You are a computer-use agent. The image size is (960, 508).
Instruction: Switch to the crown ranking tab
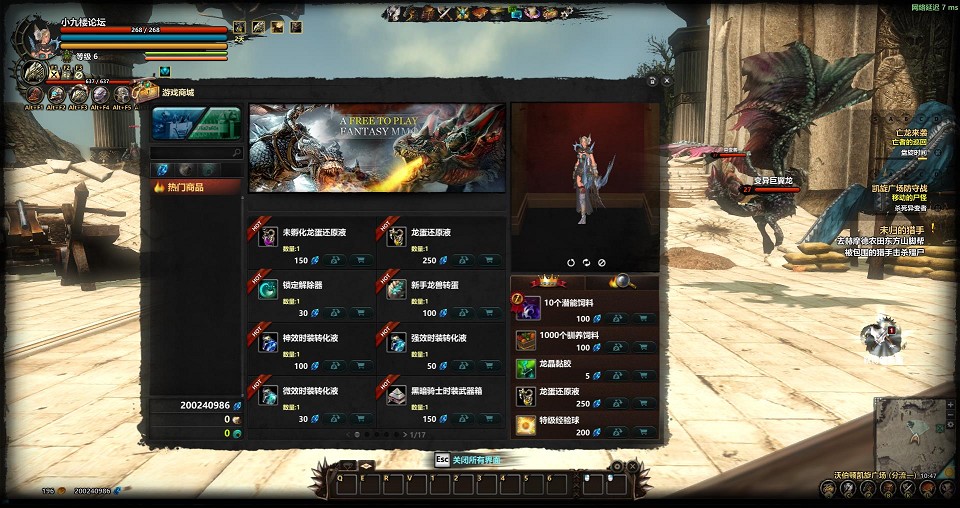[x=547, y=282]
